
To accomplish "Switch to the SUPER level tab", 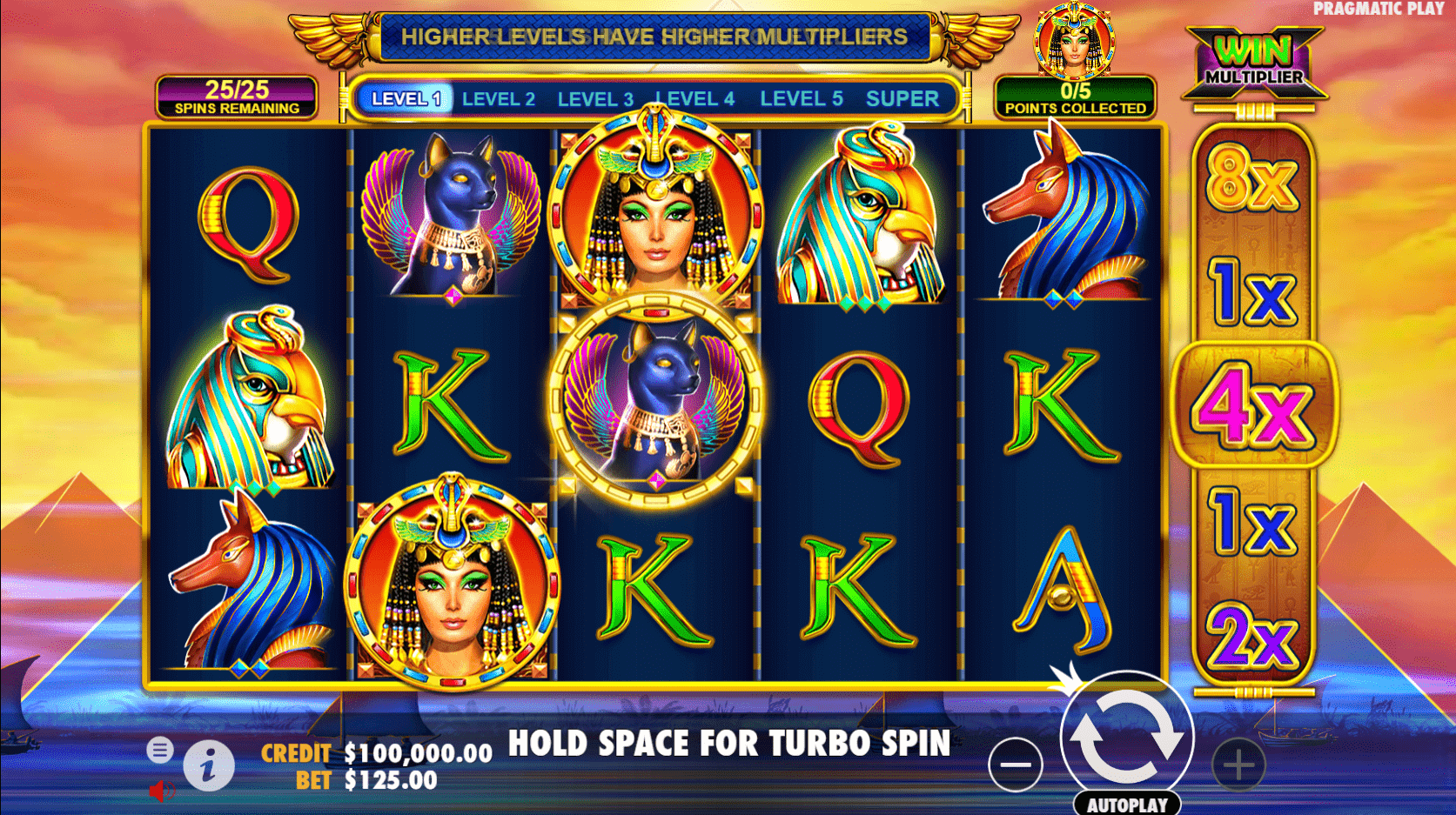I will (x=902, y=98).
